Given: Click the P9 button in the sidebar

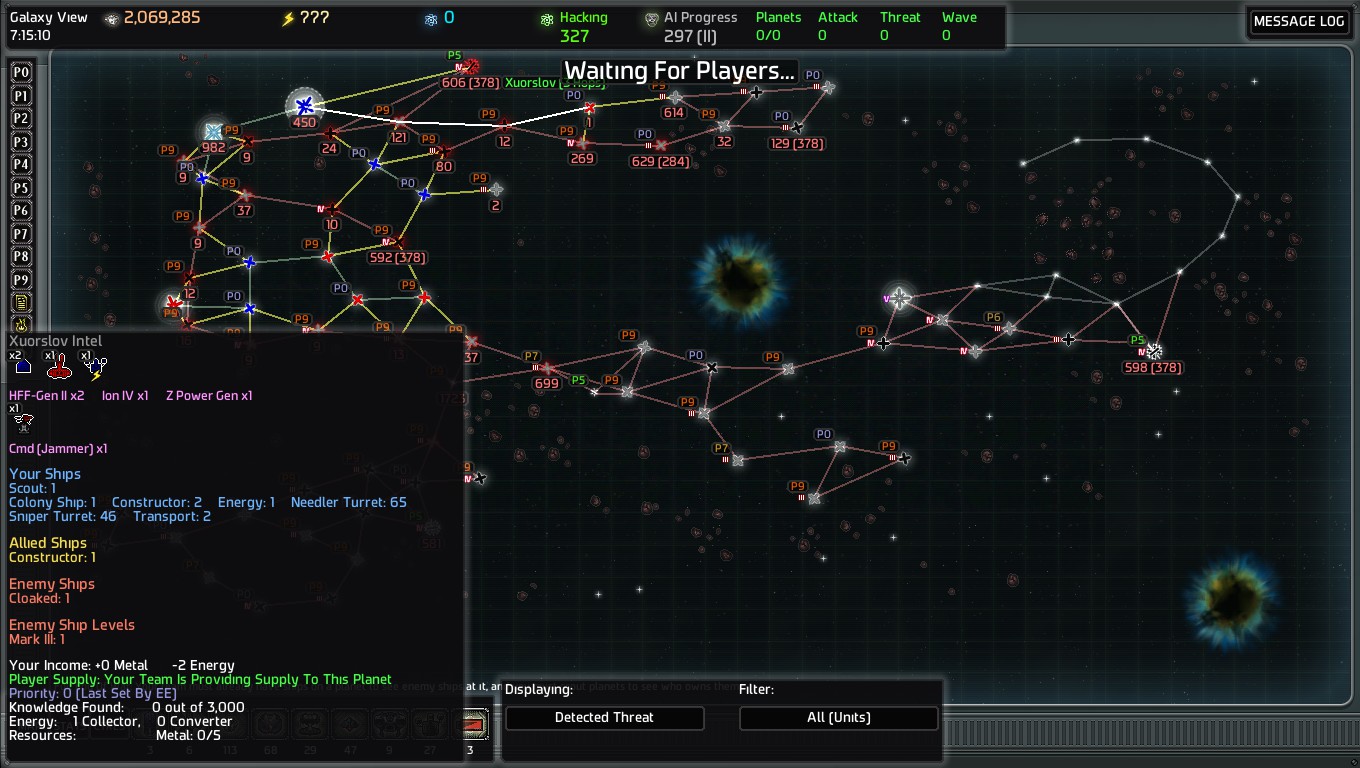Looking at the screenshot, I should coord(20,280).
